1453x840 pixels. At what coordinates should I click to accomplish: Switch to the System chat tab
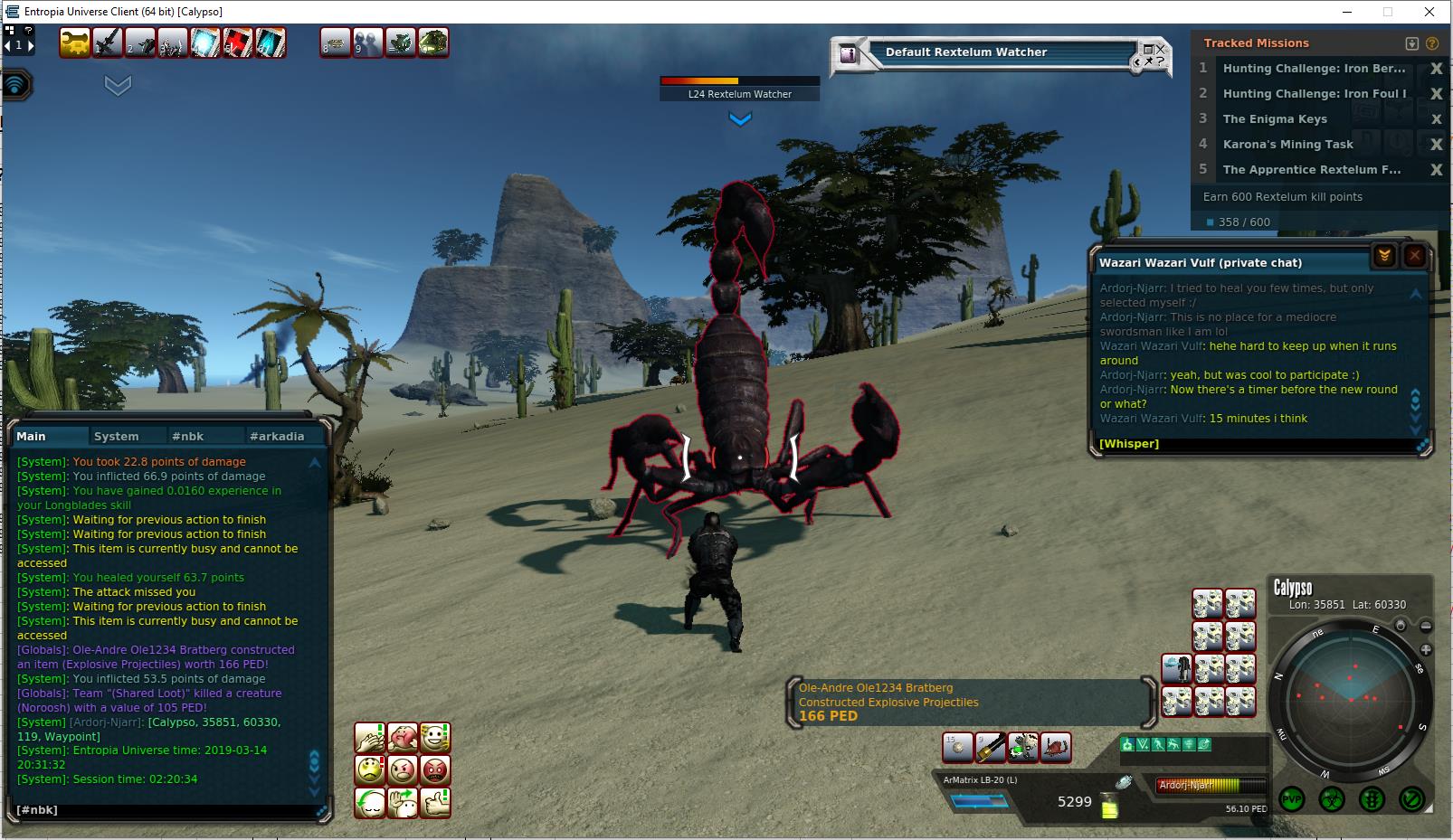tap(117, 436)
